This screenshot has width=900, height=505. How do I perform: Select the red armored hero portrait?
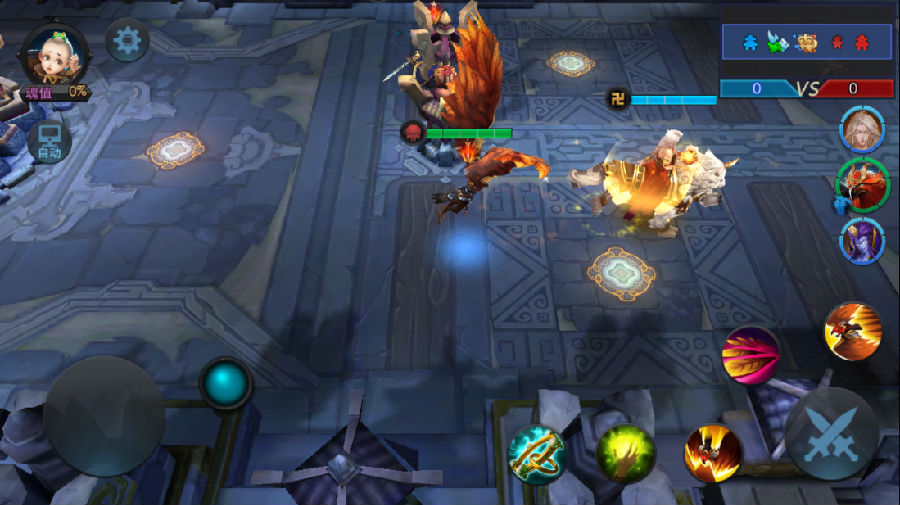pos(861,185)
